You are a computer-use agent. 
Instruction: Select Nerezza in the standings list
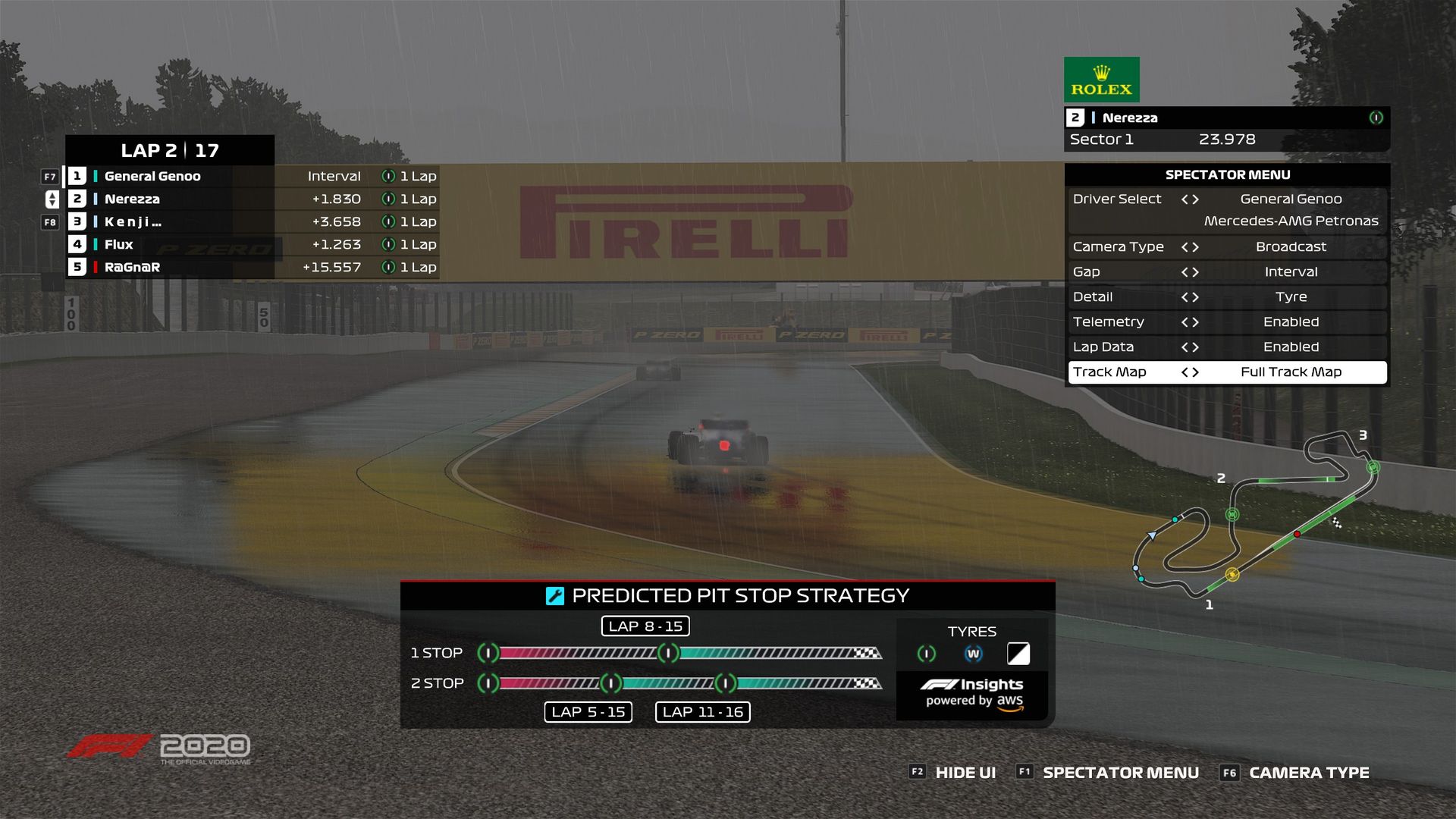coord(132,199)
